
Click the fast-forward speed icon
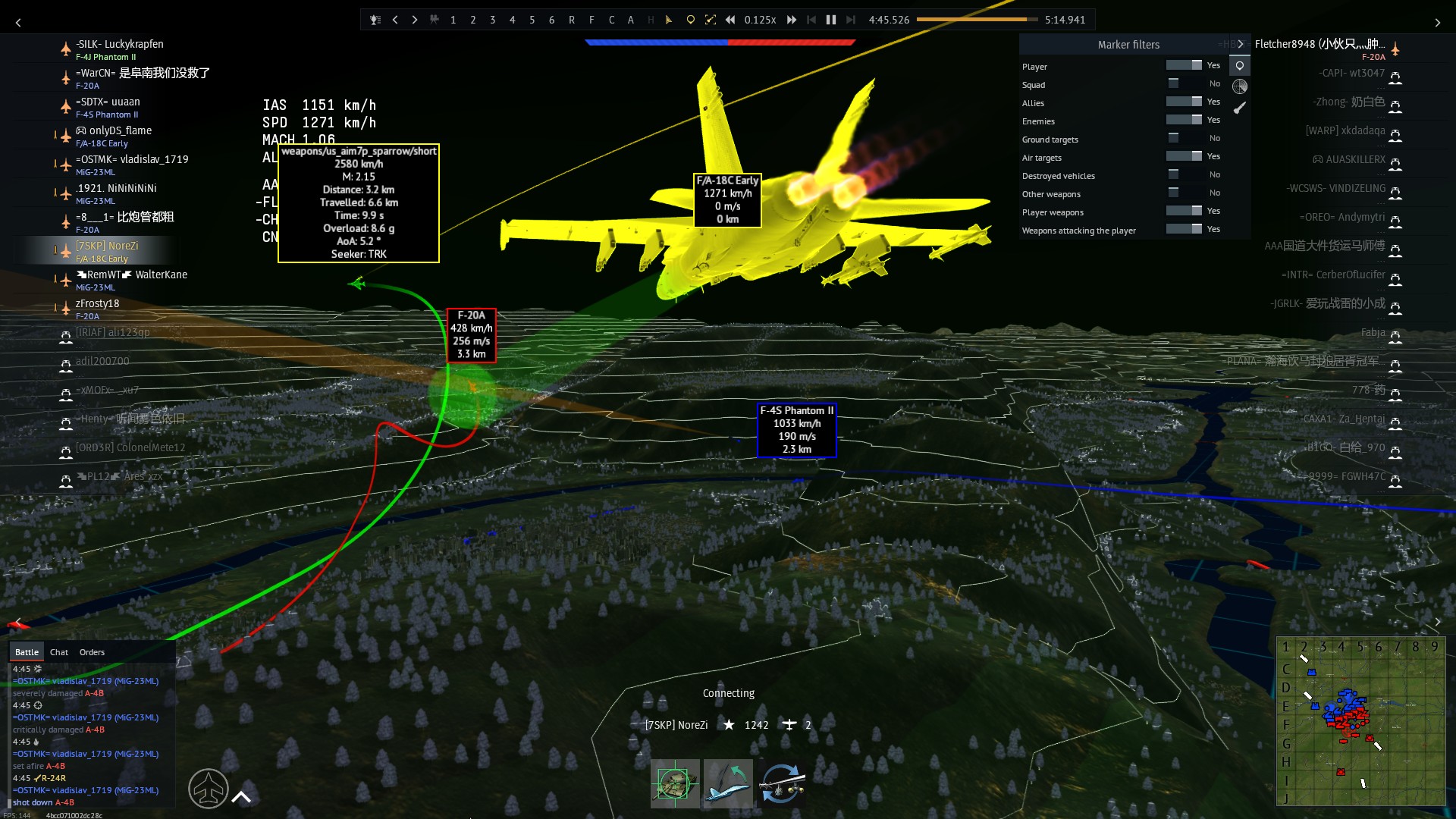(x=791, y=20)
